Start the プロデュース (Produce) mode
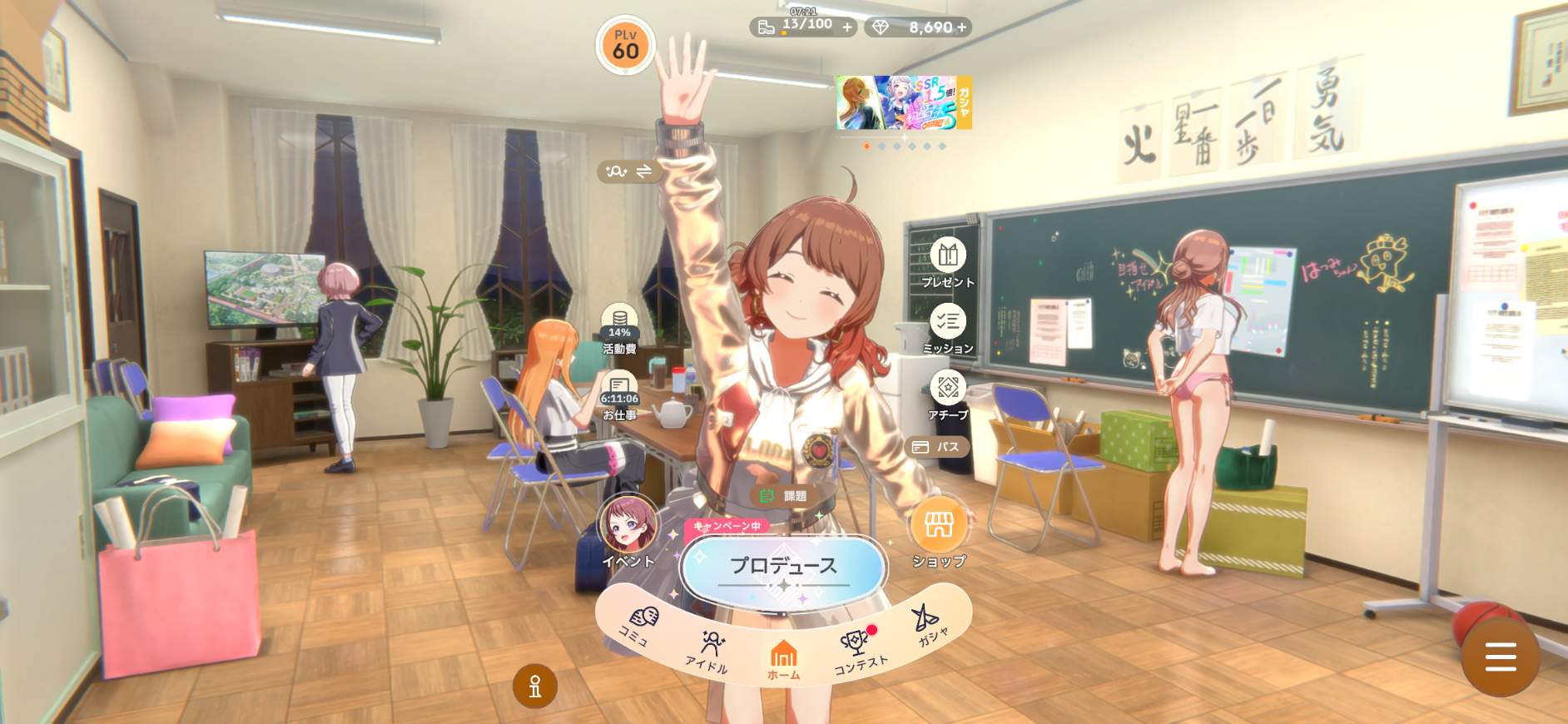1568x724 pixels. click(x=783, y=568)
